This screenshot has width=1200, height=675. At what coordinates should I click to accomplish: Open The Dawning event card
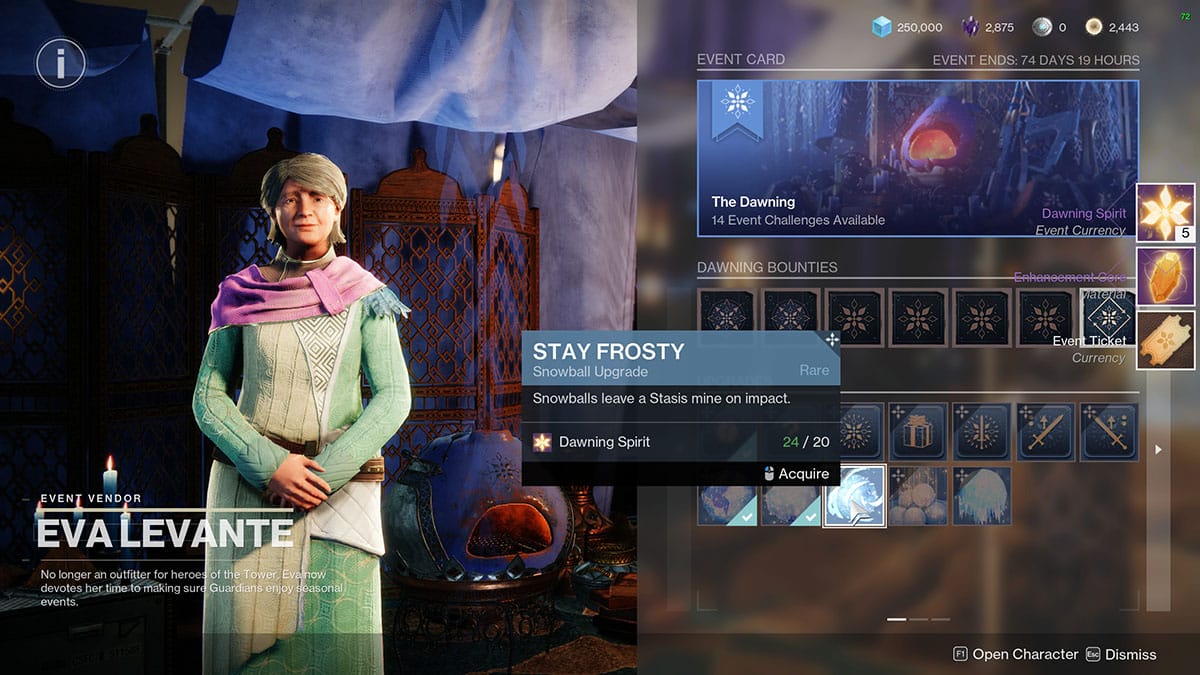click(x=917, y=158)
